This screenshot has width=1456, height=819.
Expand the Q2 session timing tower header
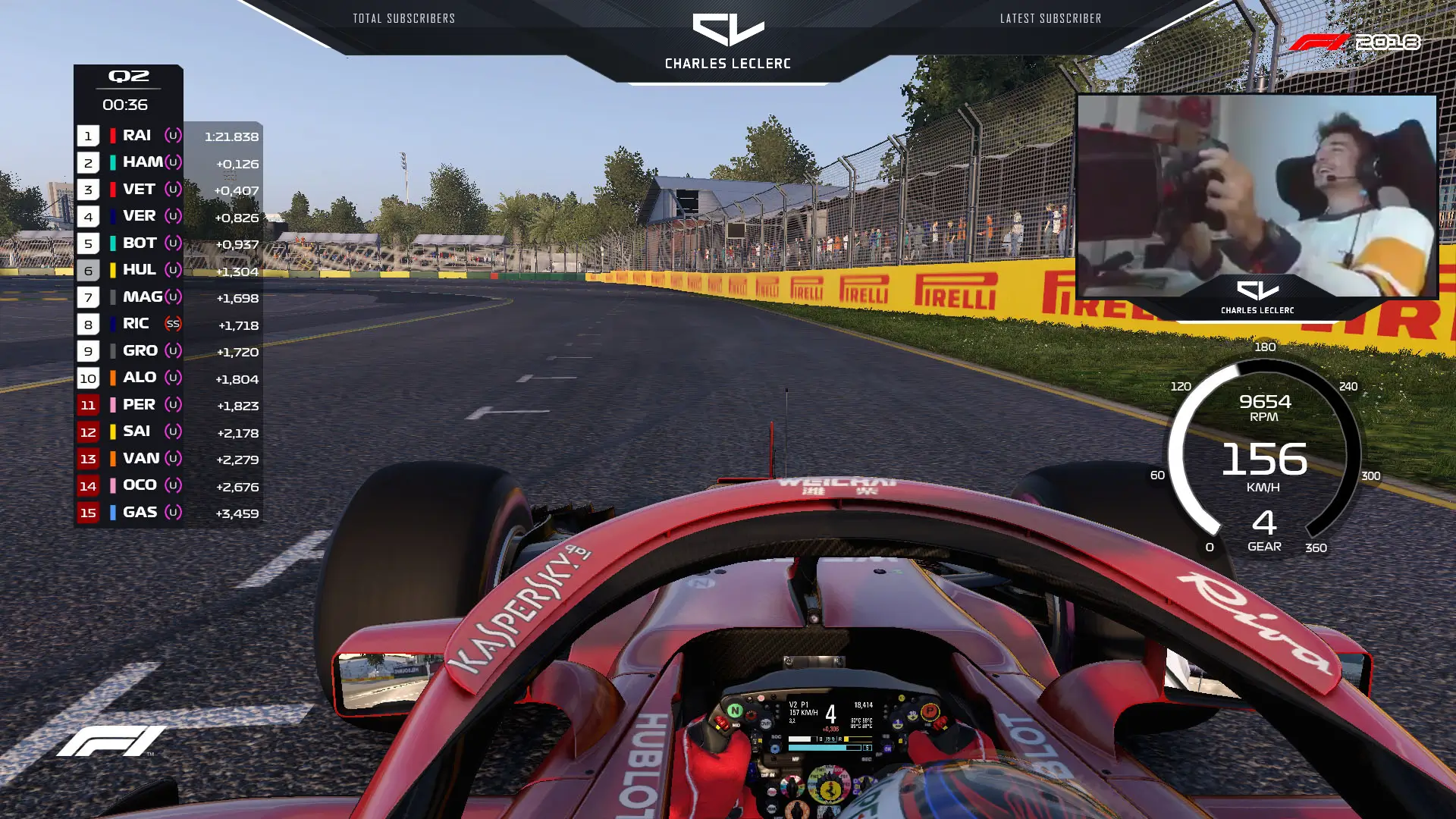pyautogui.click(x=127, y=76)
